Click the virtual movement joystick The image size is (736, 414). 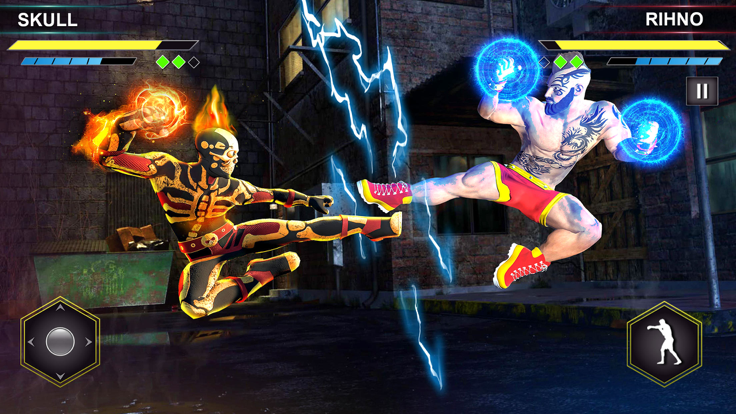click(60, 342)
